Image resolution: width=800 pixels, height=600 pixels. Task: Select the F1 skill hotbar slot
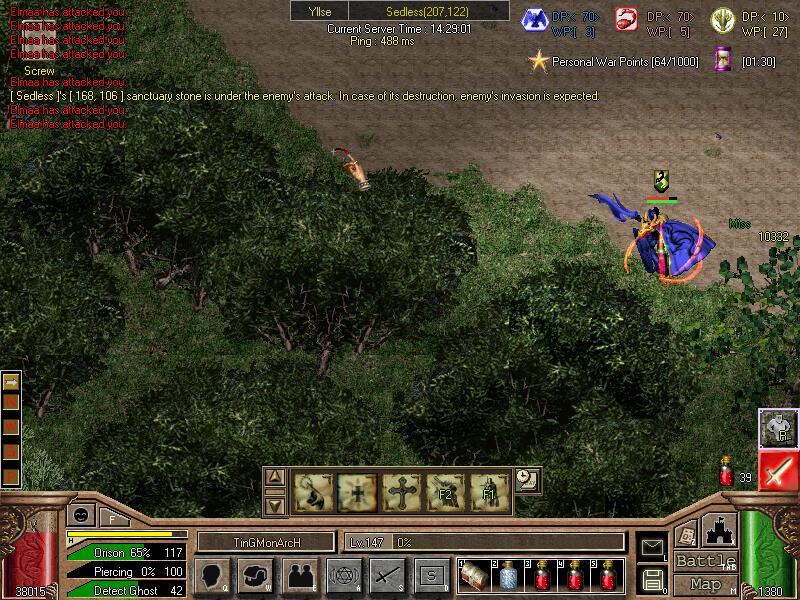pyautogui.click(x=489, y=492)
